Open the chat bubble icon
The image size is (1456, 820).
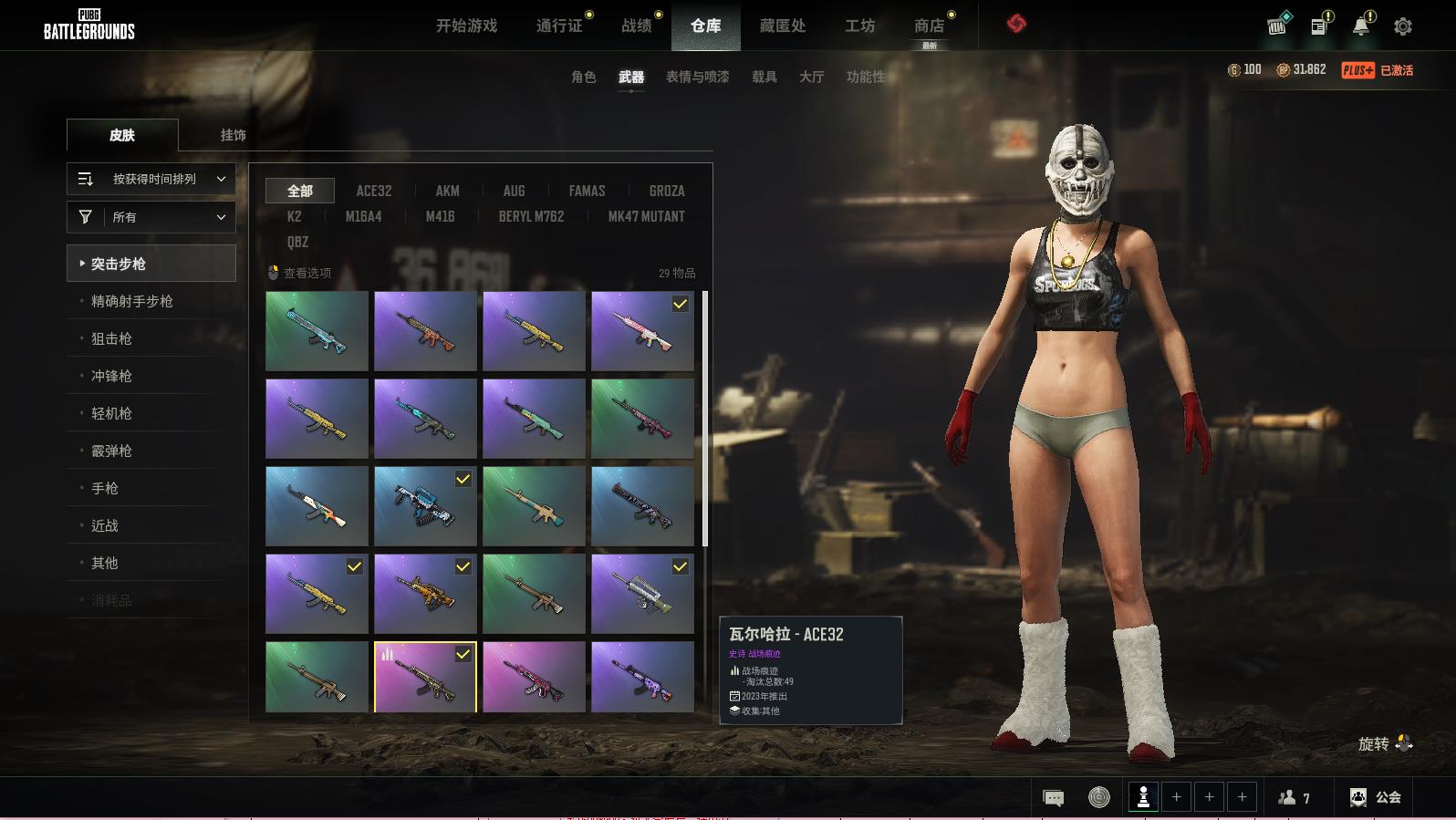click(x=1053, y=798)
